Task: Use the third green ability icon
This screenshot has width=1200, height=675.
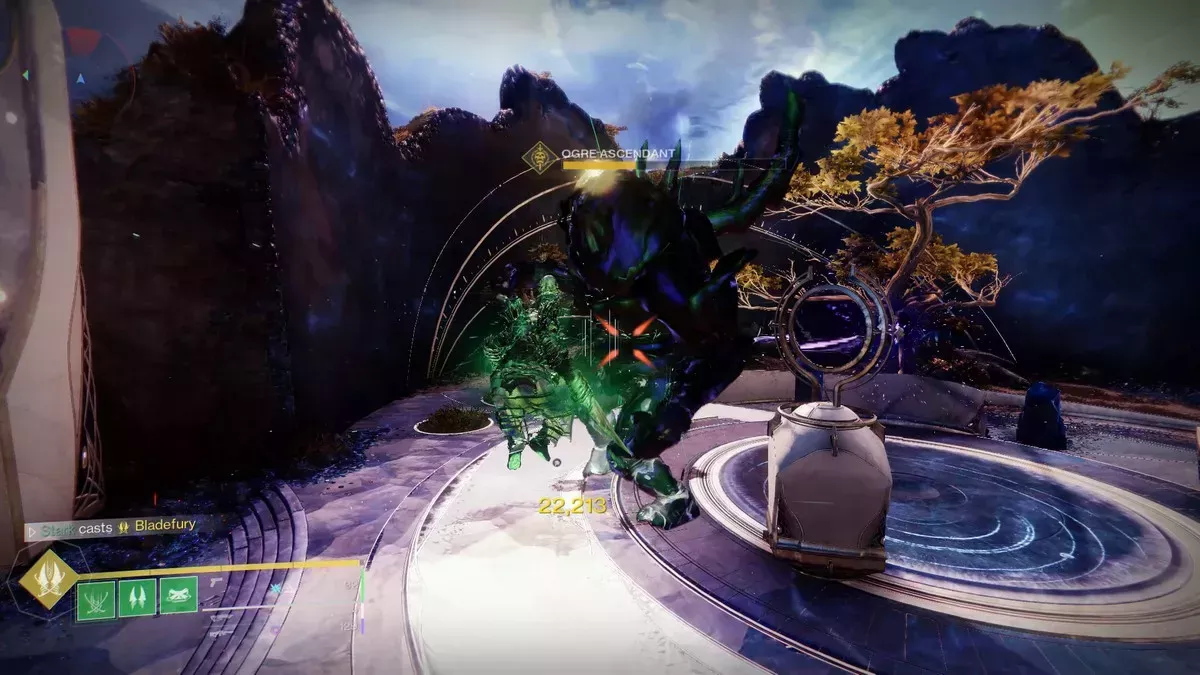Action: pyautogui.click(x=178, y=597)
